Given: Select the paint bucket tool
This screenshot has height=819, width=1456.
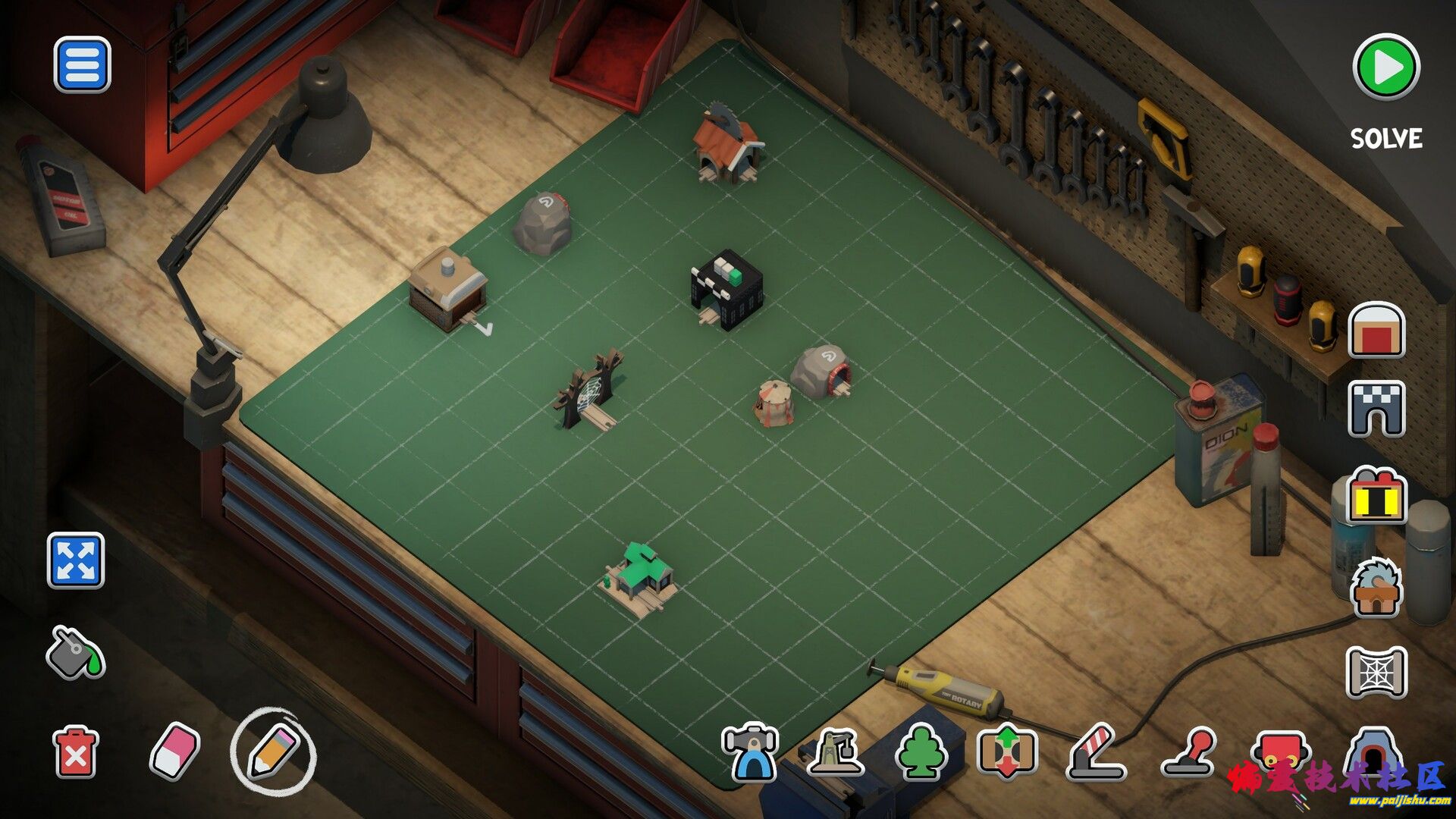Looking at the screenshot, I should click(x=74, y=652).
